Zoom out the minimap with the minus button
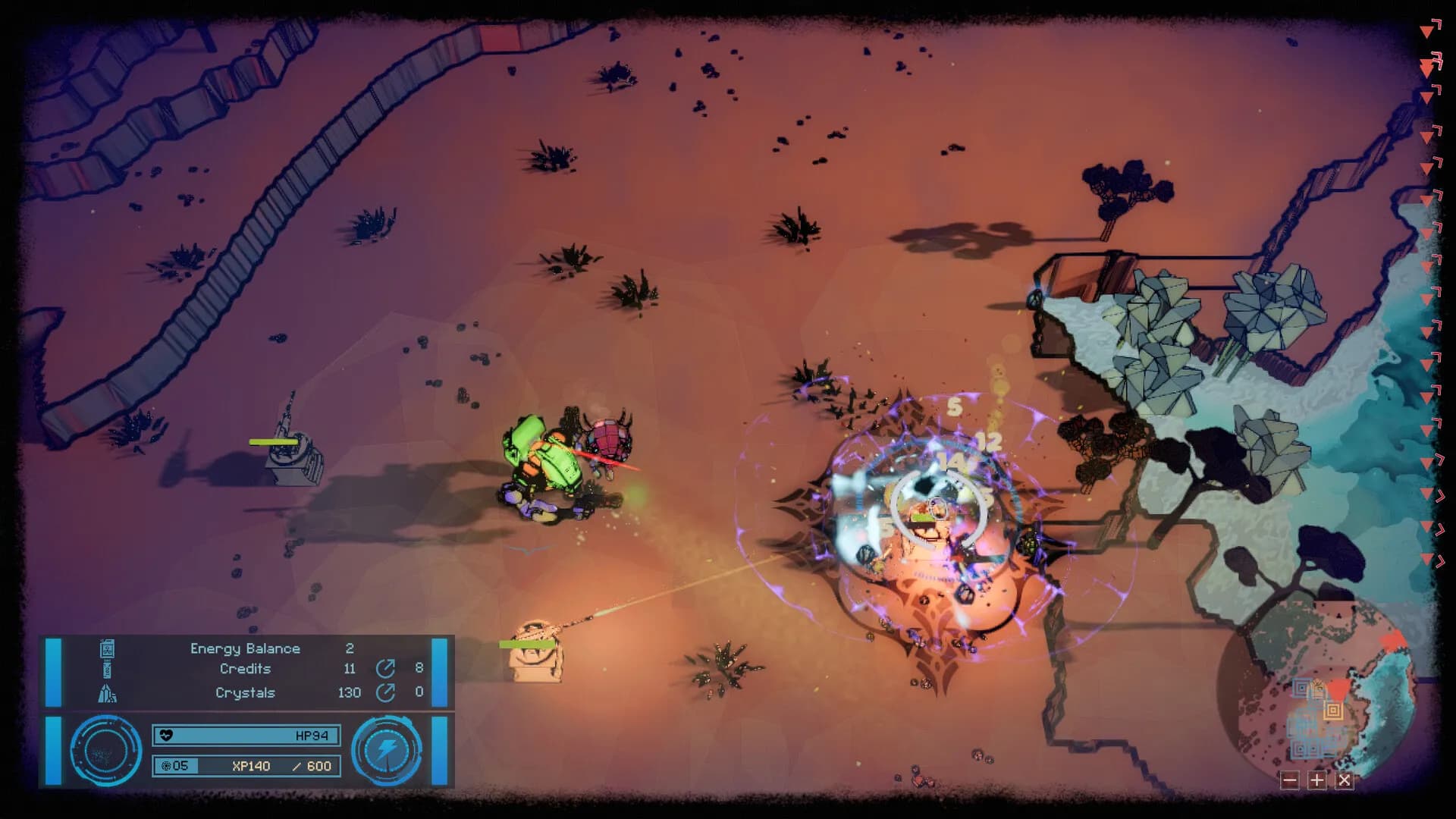 1289,780
